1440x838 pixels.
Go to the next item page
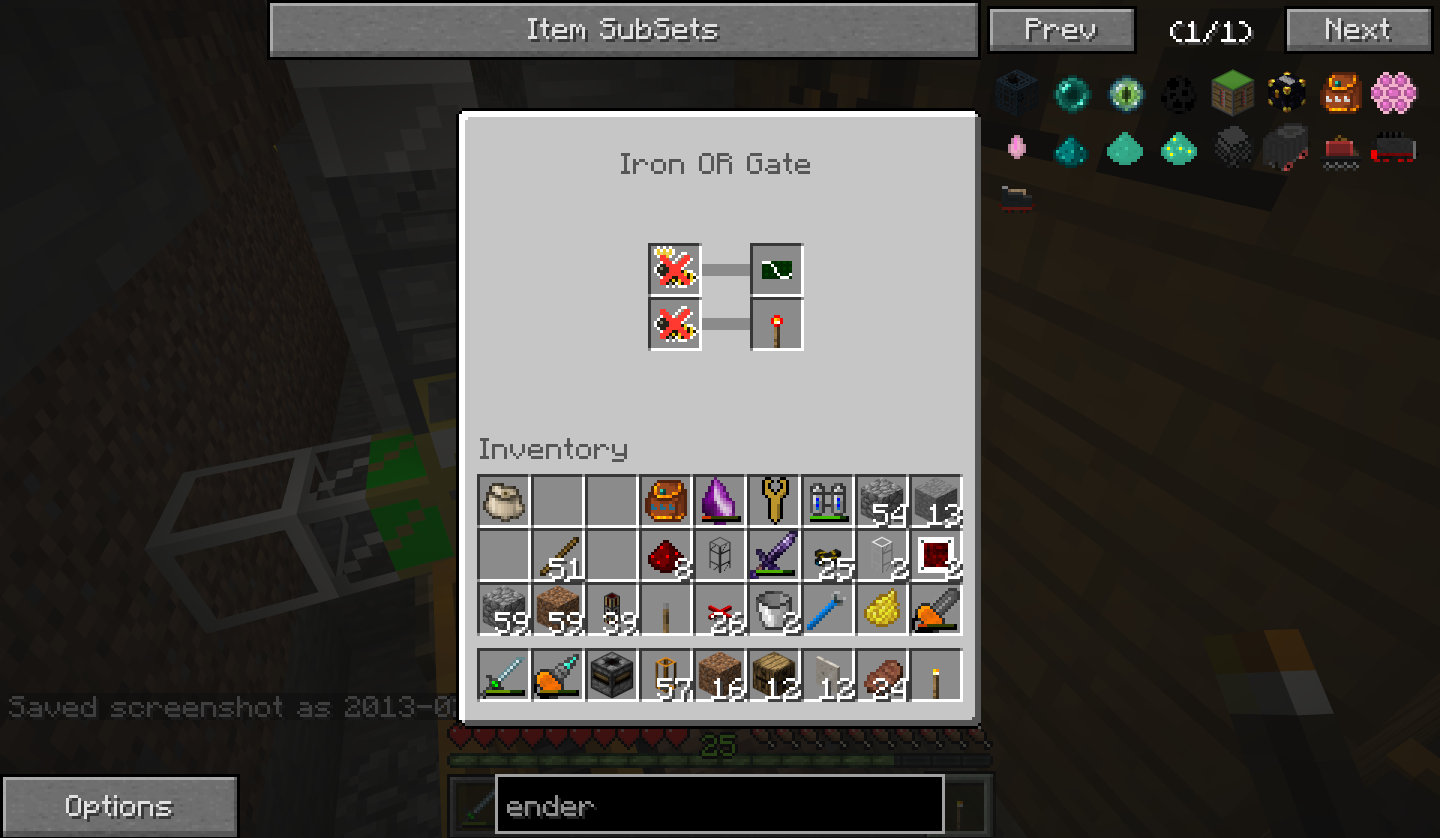click(x=1357, y=30)
